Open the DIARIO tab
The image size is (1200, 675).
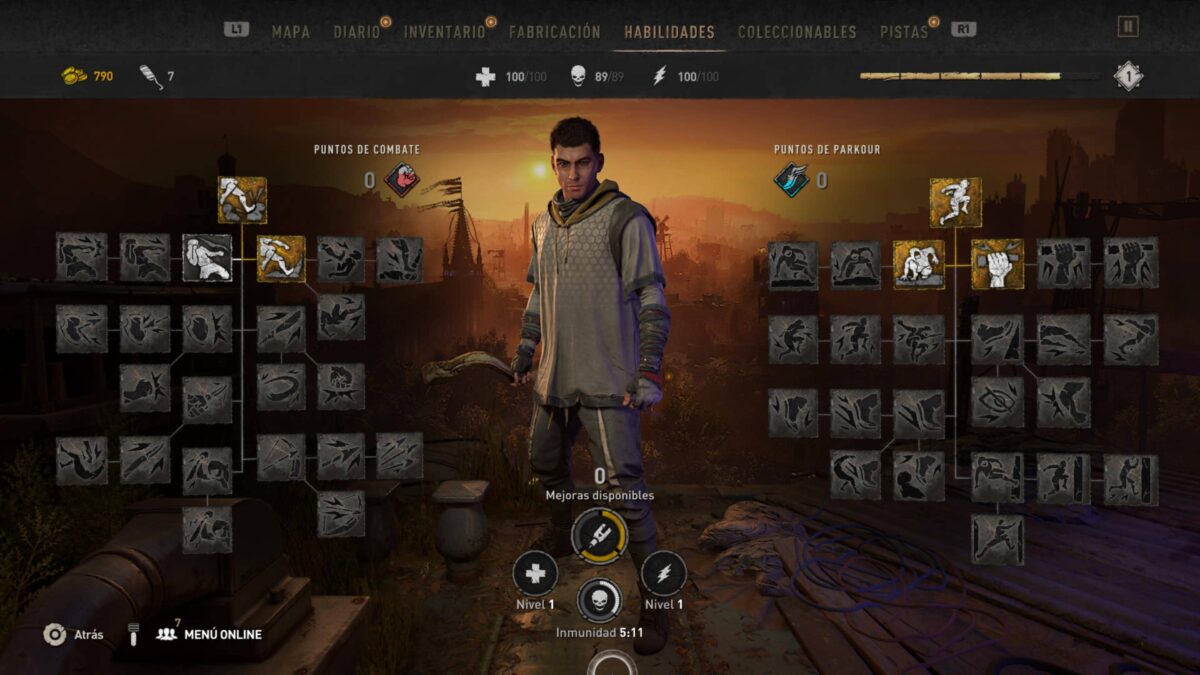[x=357, y=32]
